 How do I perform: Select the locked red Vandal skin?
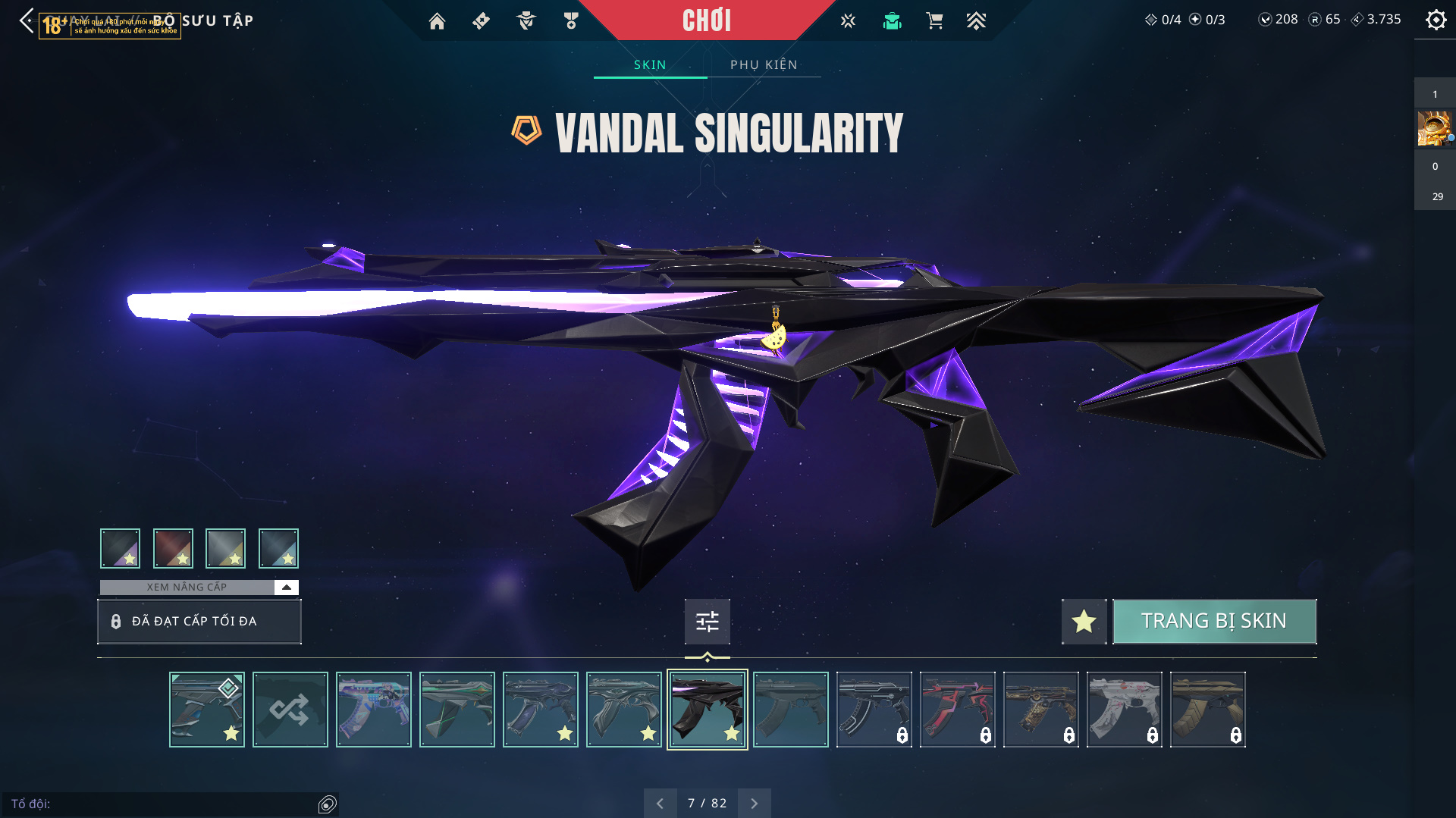(x=958, y=710)
